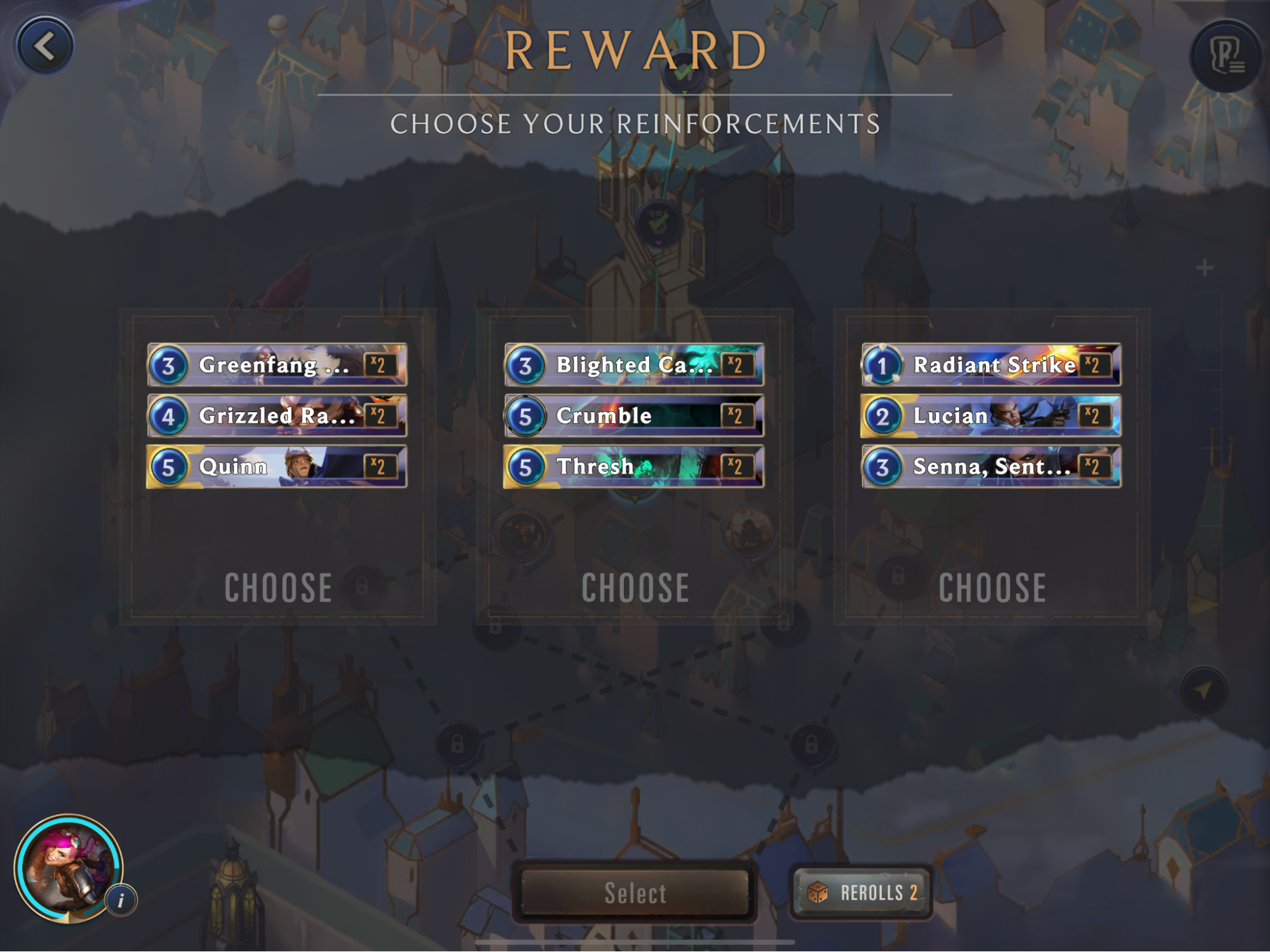Inspect the Thresh champion card
This screenshot has width=1270, height=952.
[634, 467]
